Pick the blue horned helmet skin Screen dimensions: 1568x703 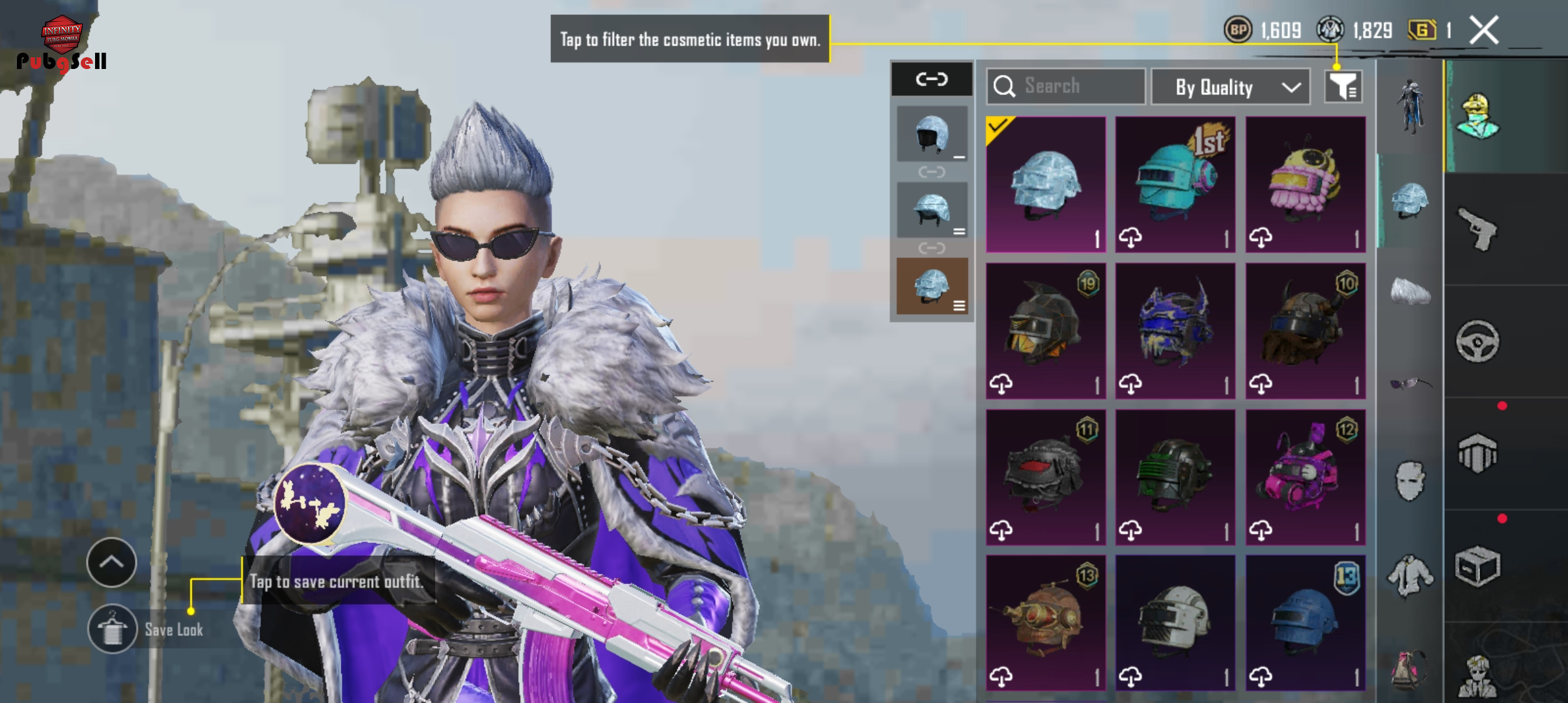tap(1175, 331)
